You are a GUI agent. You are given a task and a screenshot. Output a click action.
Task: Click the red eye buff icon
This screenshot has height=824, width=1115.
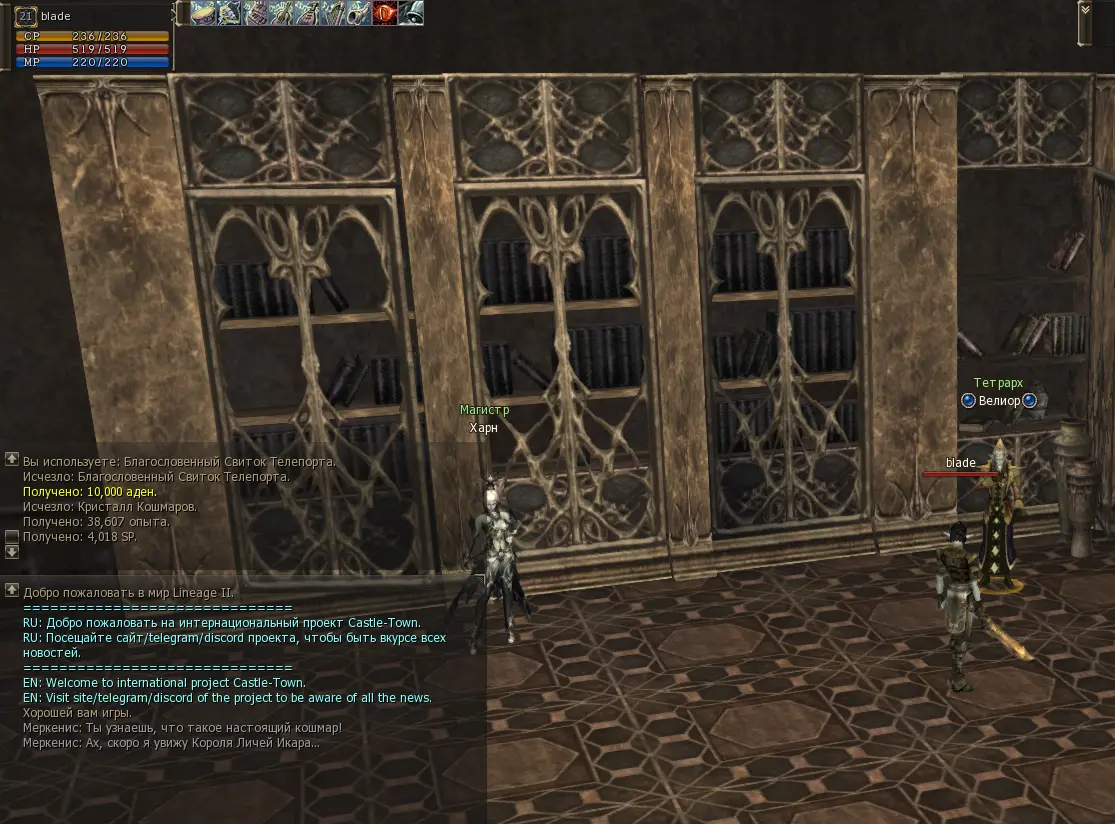tap(385, 13)
